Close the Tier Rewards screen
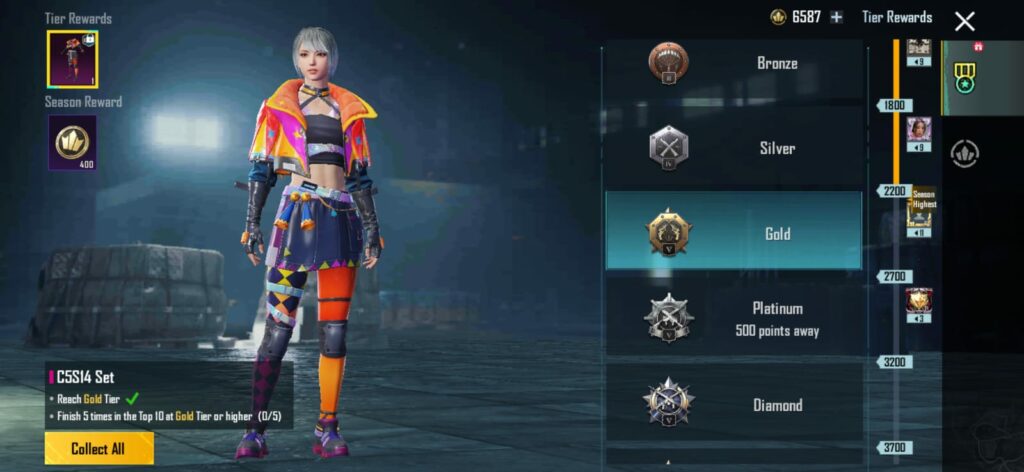This screenshot has height=472, width=1024. [x=964, y=21]
